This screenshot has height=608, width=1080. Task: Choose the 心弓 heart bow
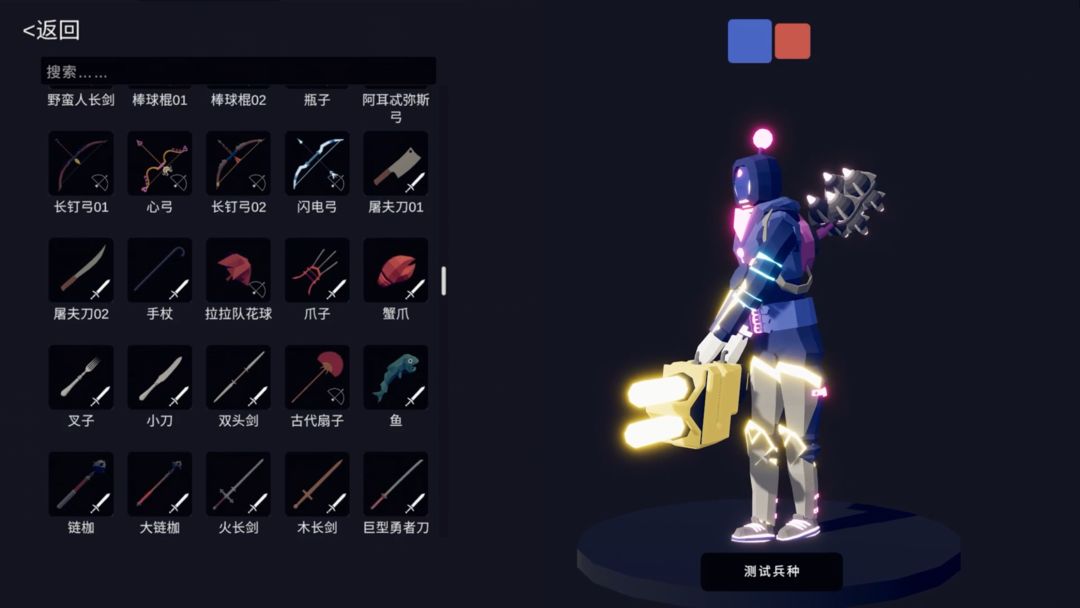coord(160,164)
